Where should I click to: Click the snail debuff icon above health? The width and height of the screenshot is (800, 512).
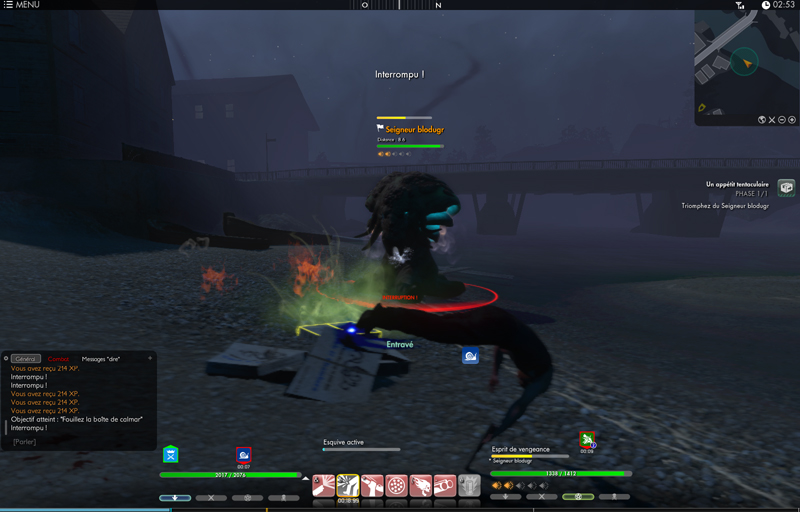coord(243,455)
